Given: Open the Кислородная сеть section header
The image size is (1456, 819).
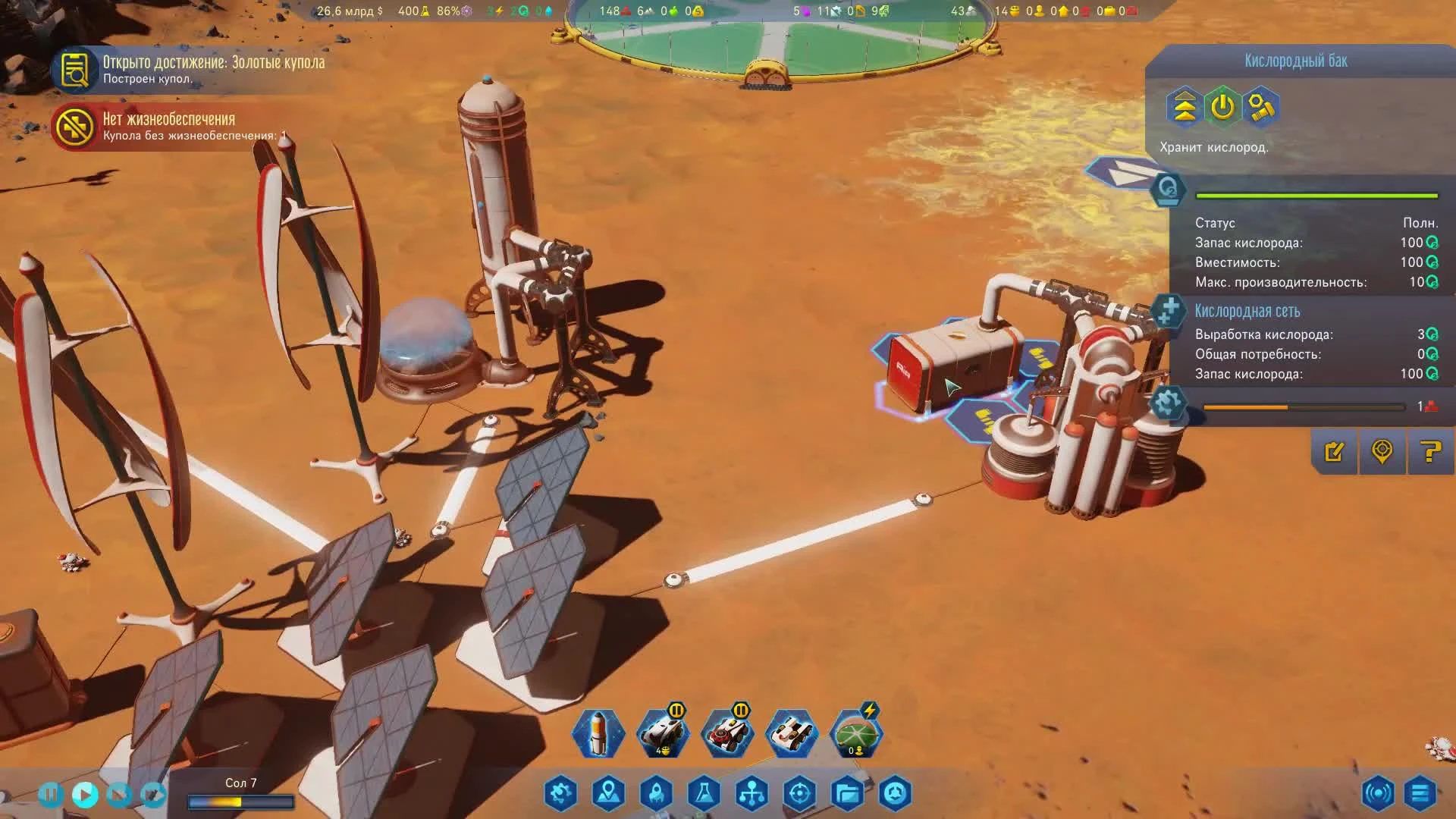Looking at the screenshot, I should [x=1246, y=312].
